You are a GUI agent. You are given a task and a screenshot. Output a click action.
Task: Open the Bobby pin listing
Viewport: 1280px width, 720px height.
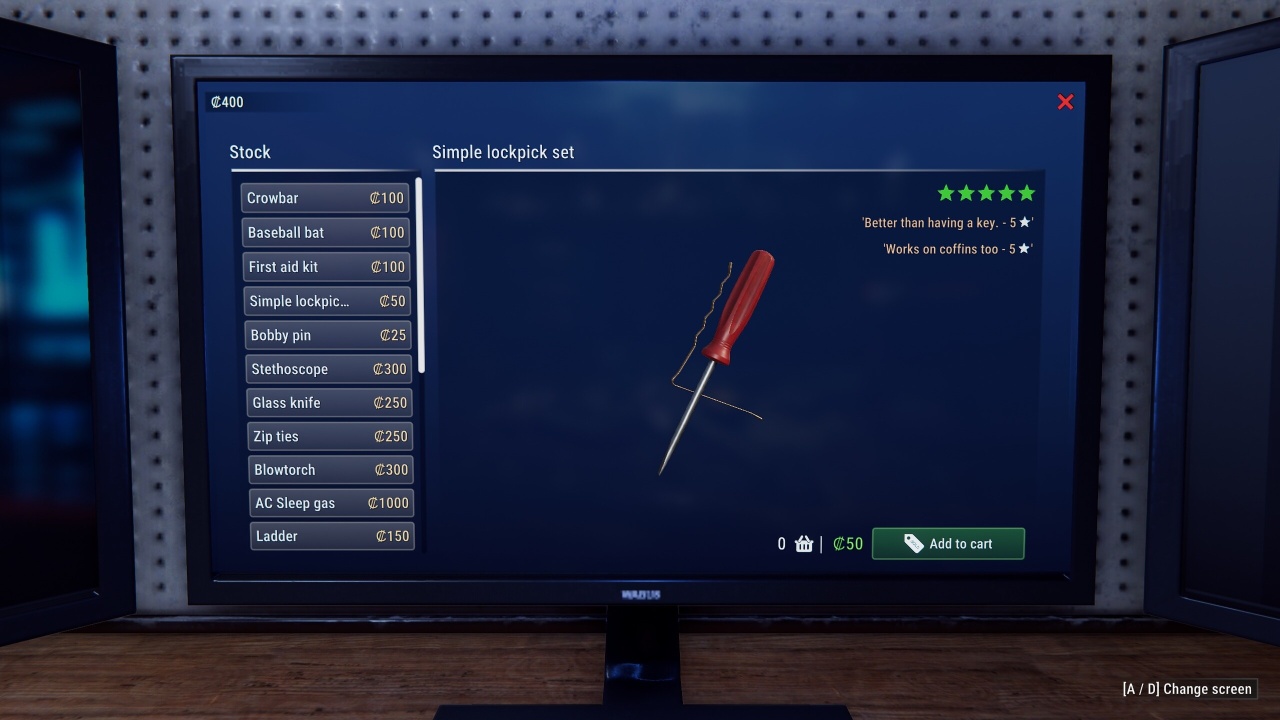pos(328,335)
